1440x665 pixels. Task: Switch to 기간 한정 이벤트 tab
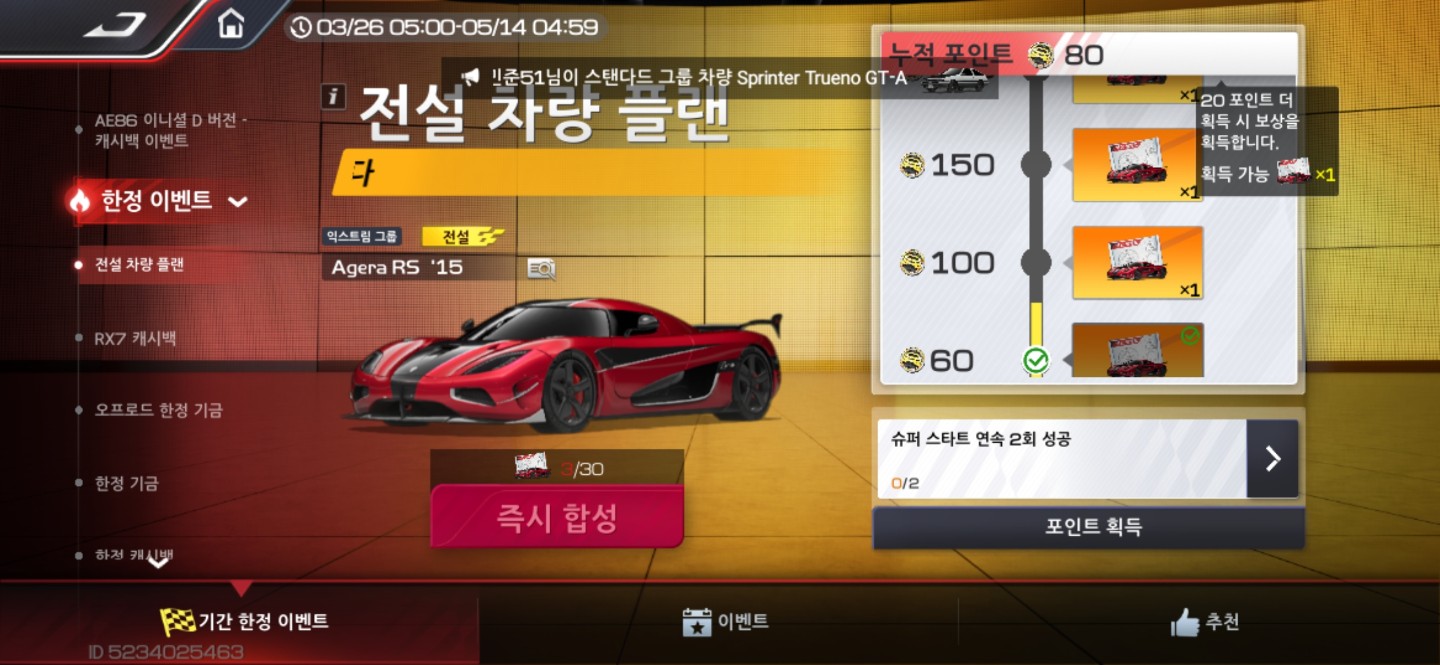point(245,621)
